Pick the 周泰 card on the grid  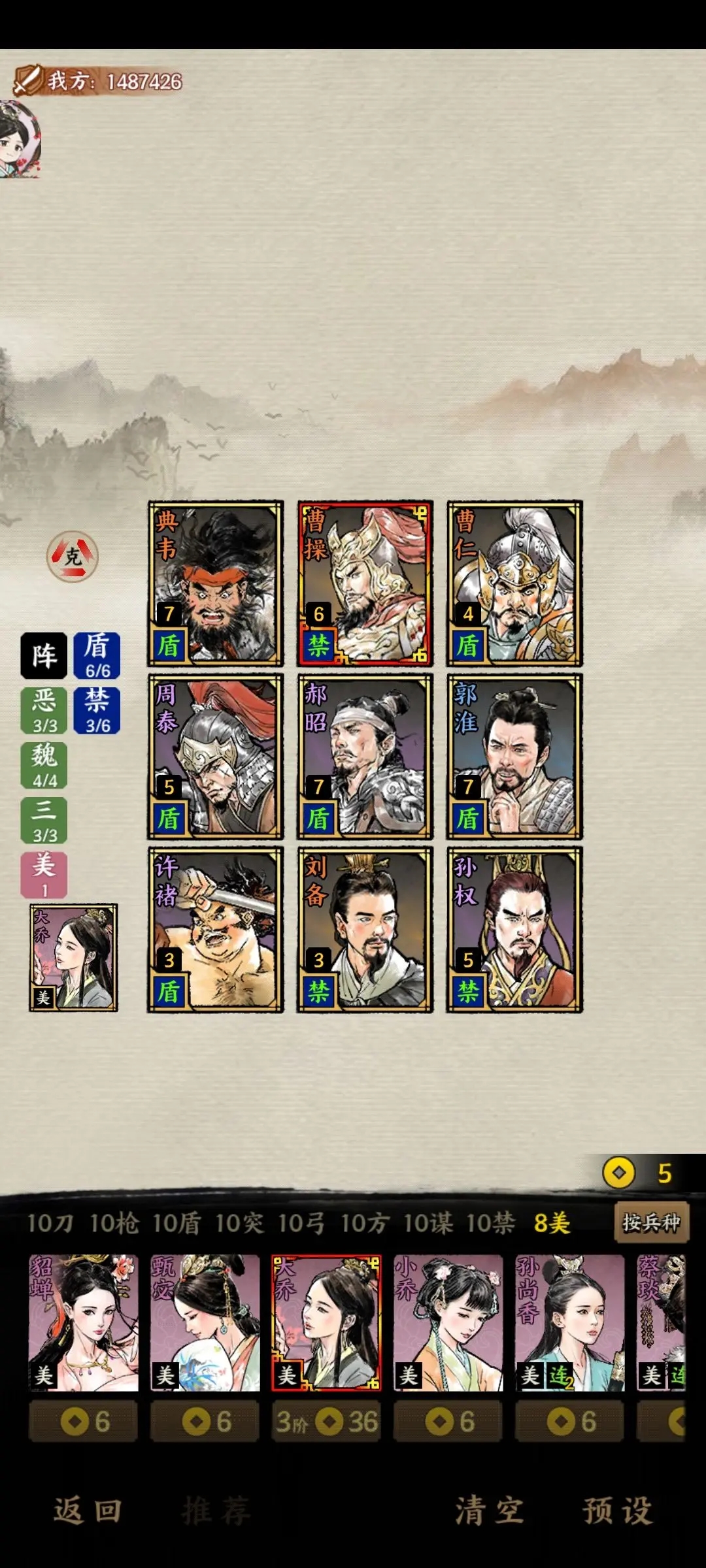tap(216, 757)
